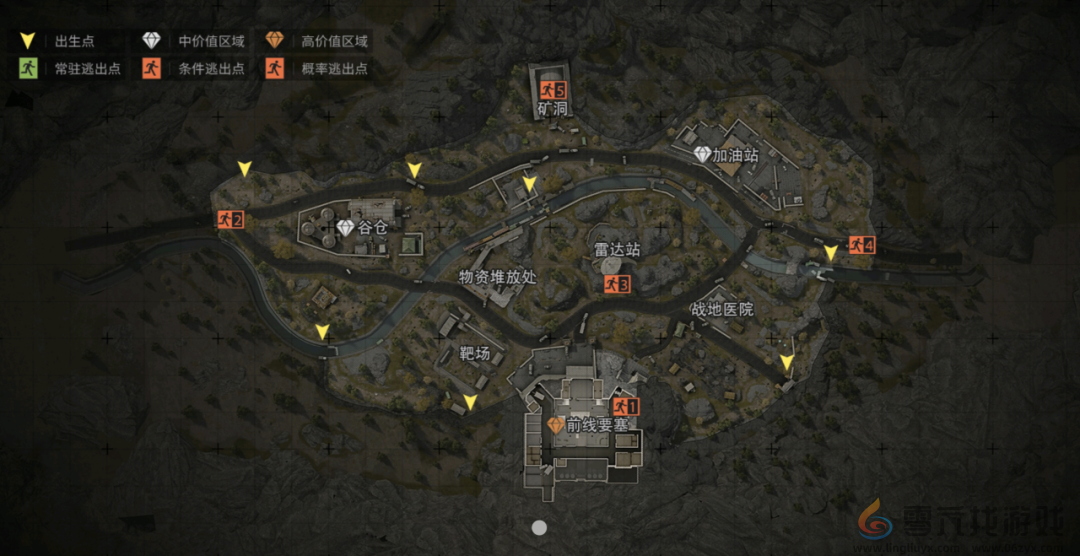Select extraction point marker number 4
This screenshot has width=1080, height=556.
tap(861, 244)
